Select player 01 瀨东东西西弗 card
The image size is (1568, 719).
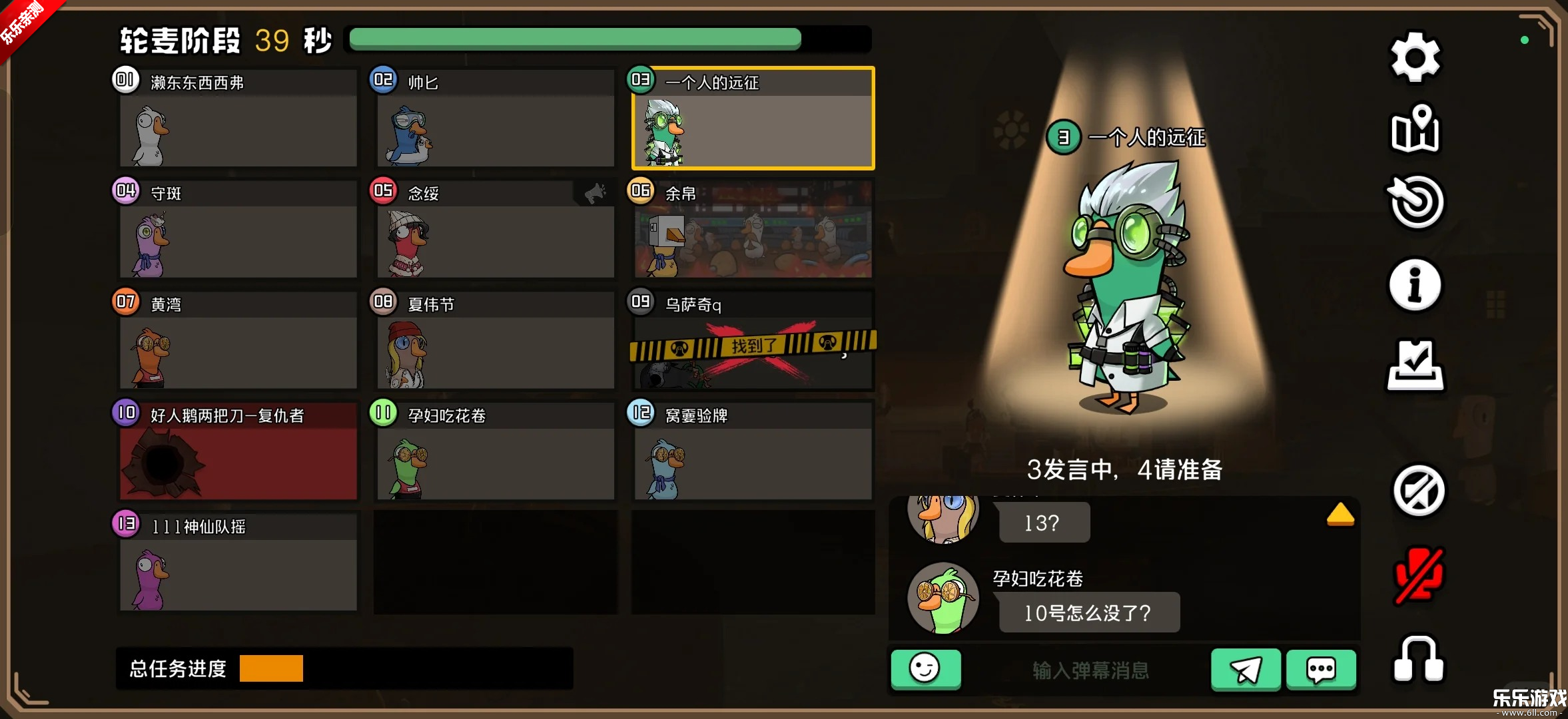click(x=238, y=120)
